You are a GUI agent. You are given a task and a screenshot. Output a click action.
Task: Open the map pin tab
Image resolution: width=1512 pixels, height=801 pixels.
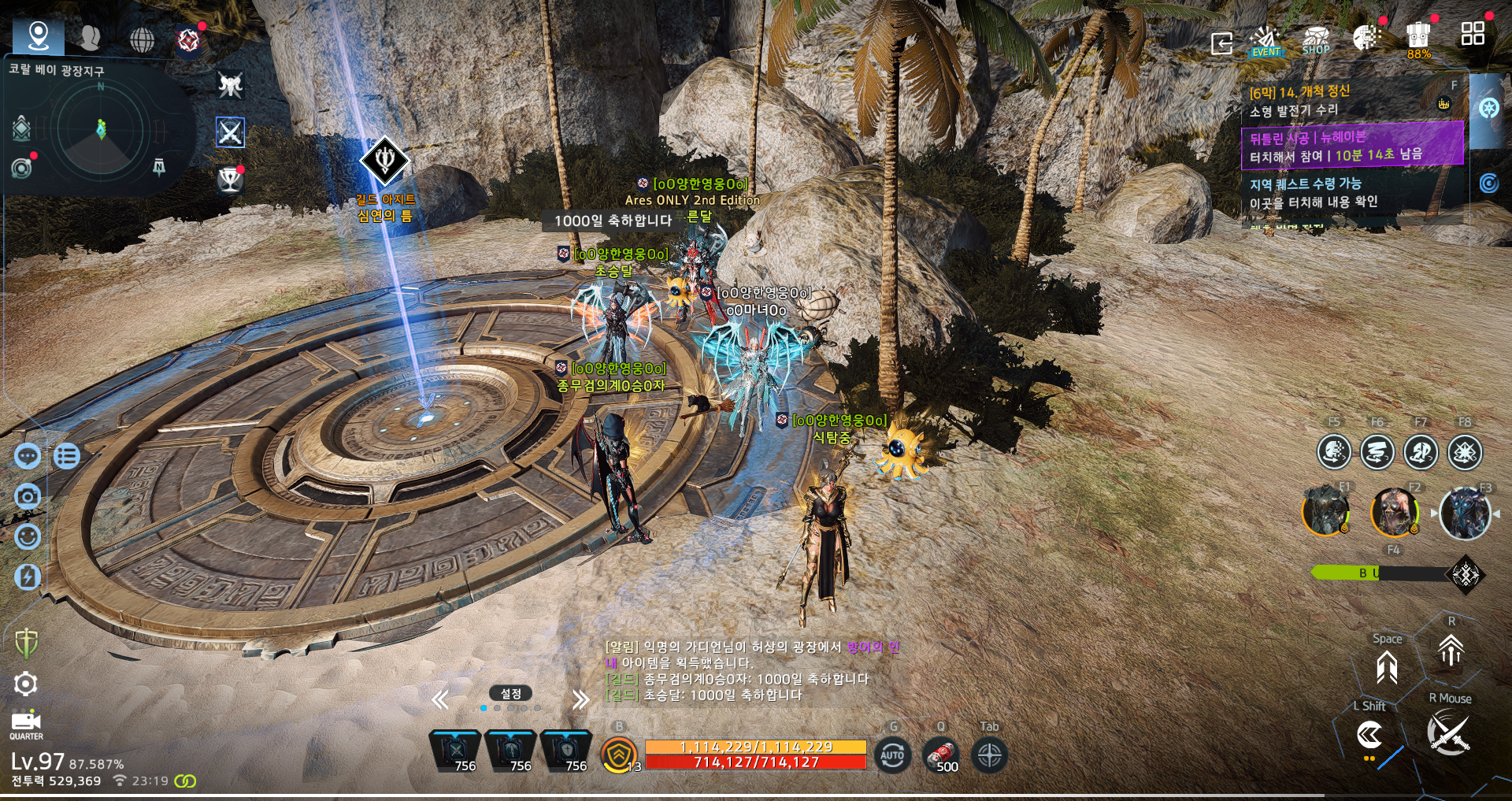(x=38, y=36)
